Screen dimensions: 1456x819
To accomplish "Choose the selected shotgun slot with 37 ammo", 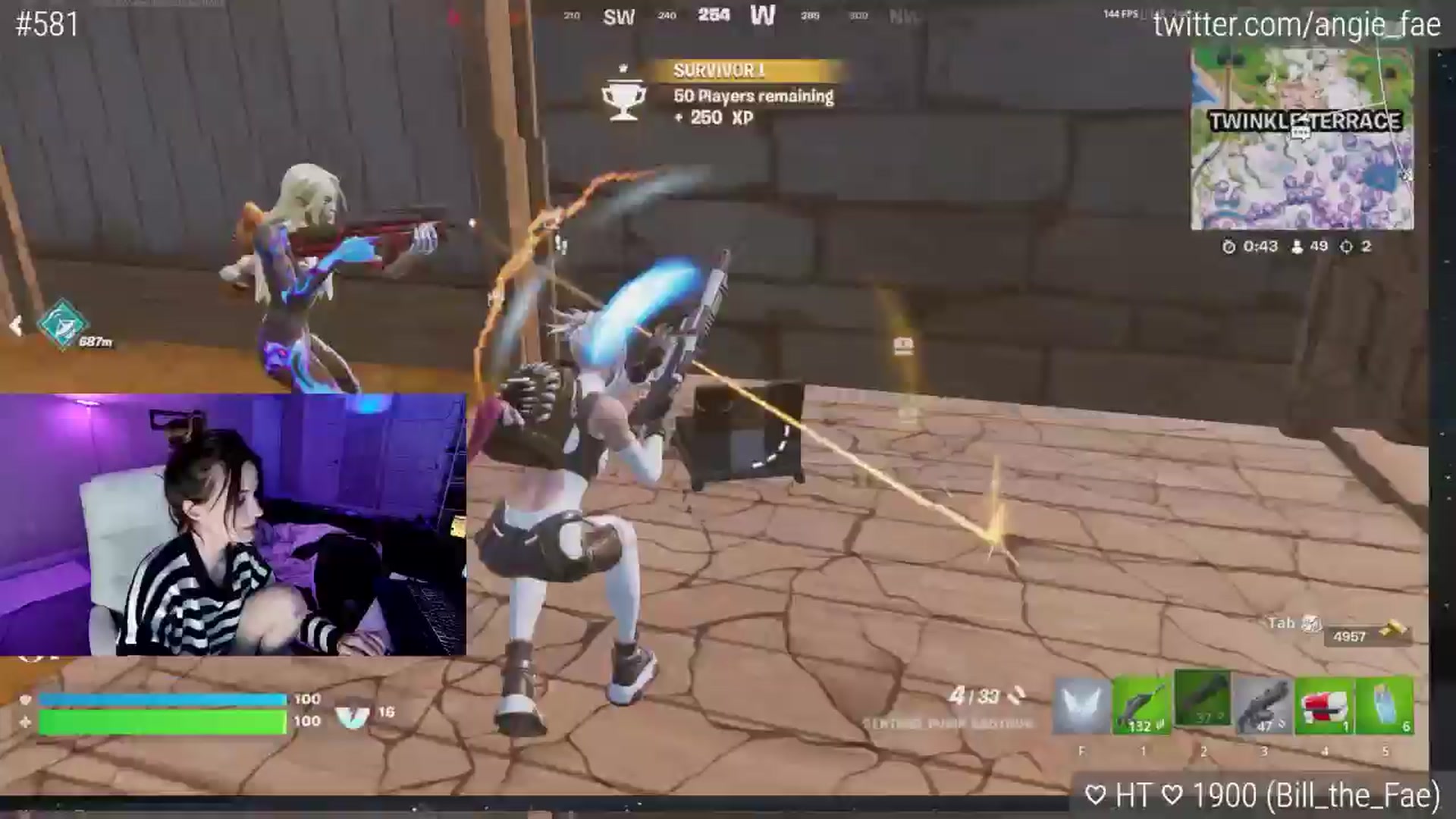I will (1203, 699).
